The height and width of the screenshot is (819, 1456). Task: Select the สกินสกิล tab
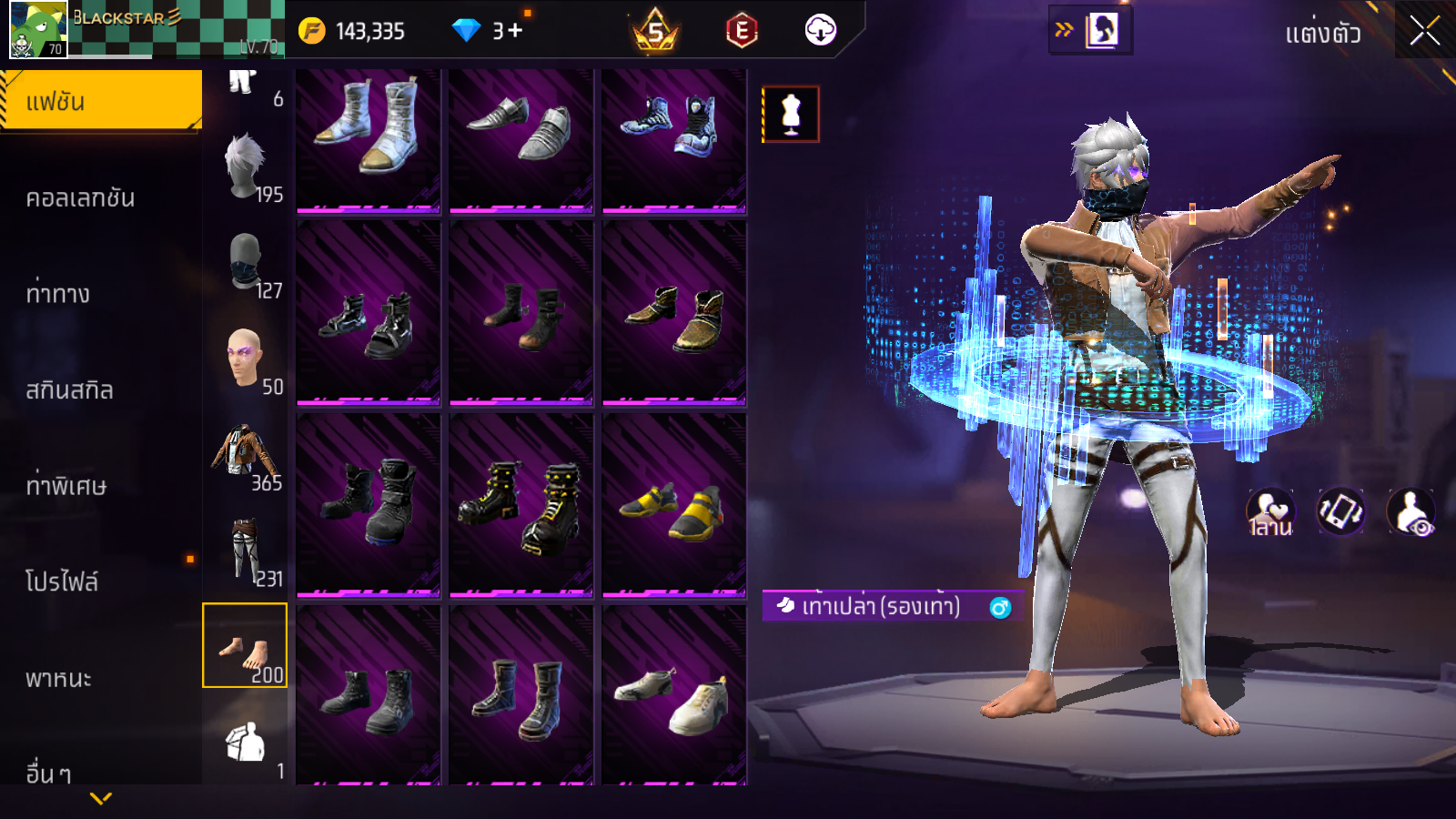point(70,390)
